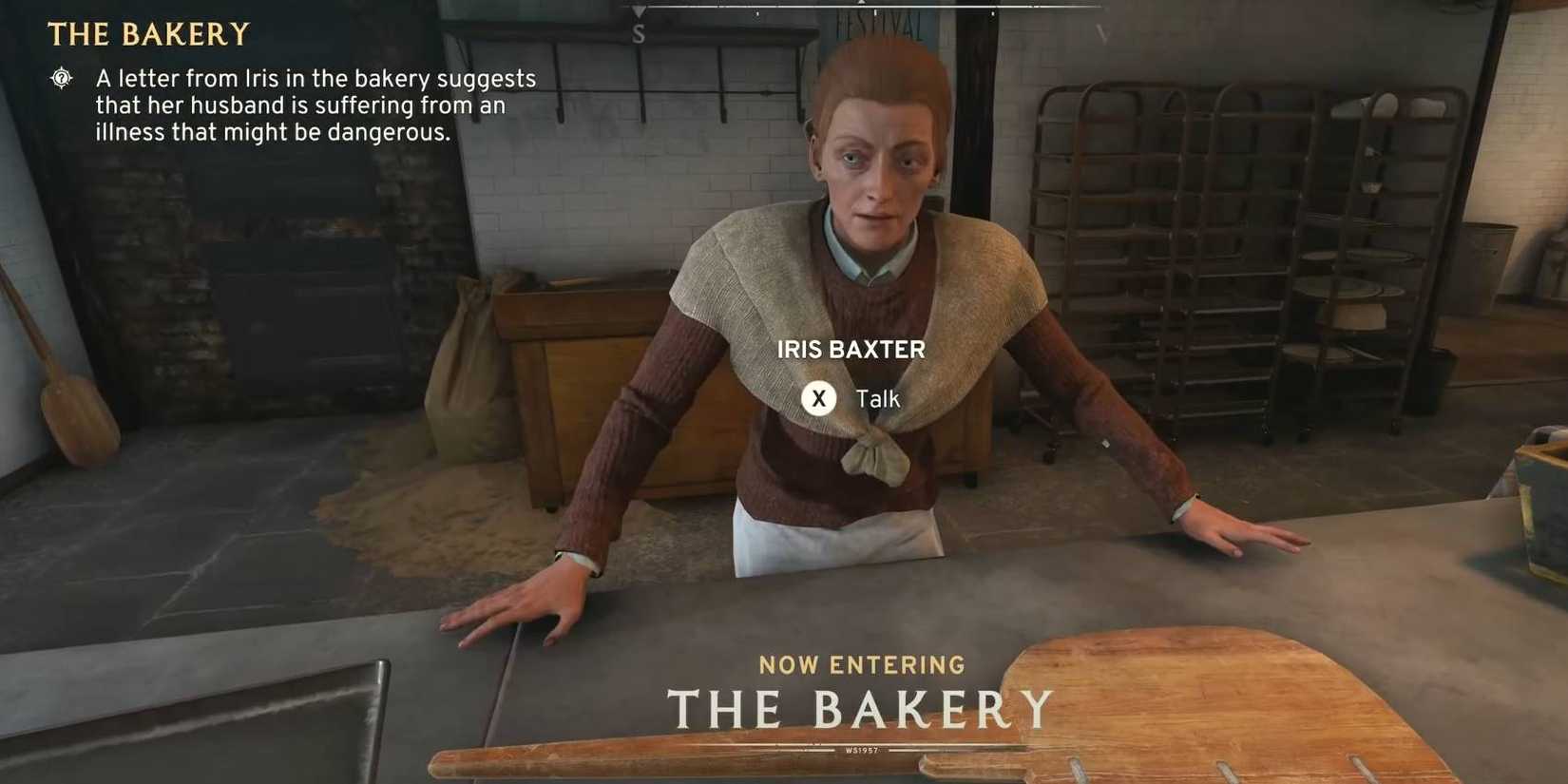Collapse The Bakery quest panel
Image resolution: width=1568 pixels, height=784 pixels.
pyautogui.click(x=152, y=34)
